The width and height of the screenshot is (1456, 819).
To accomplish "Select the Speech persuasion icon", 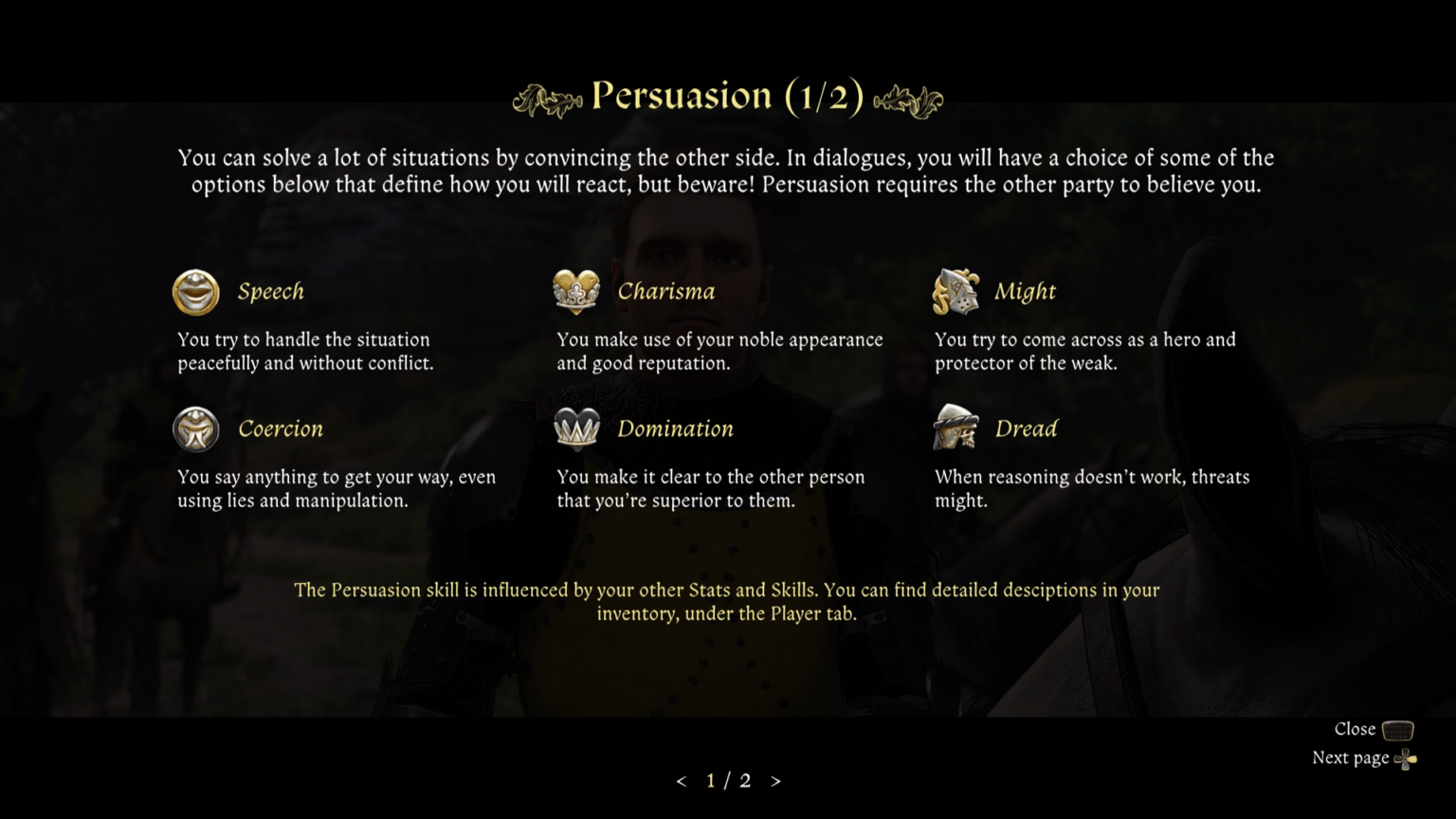I will (195, 292).
